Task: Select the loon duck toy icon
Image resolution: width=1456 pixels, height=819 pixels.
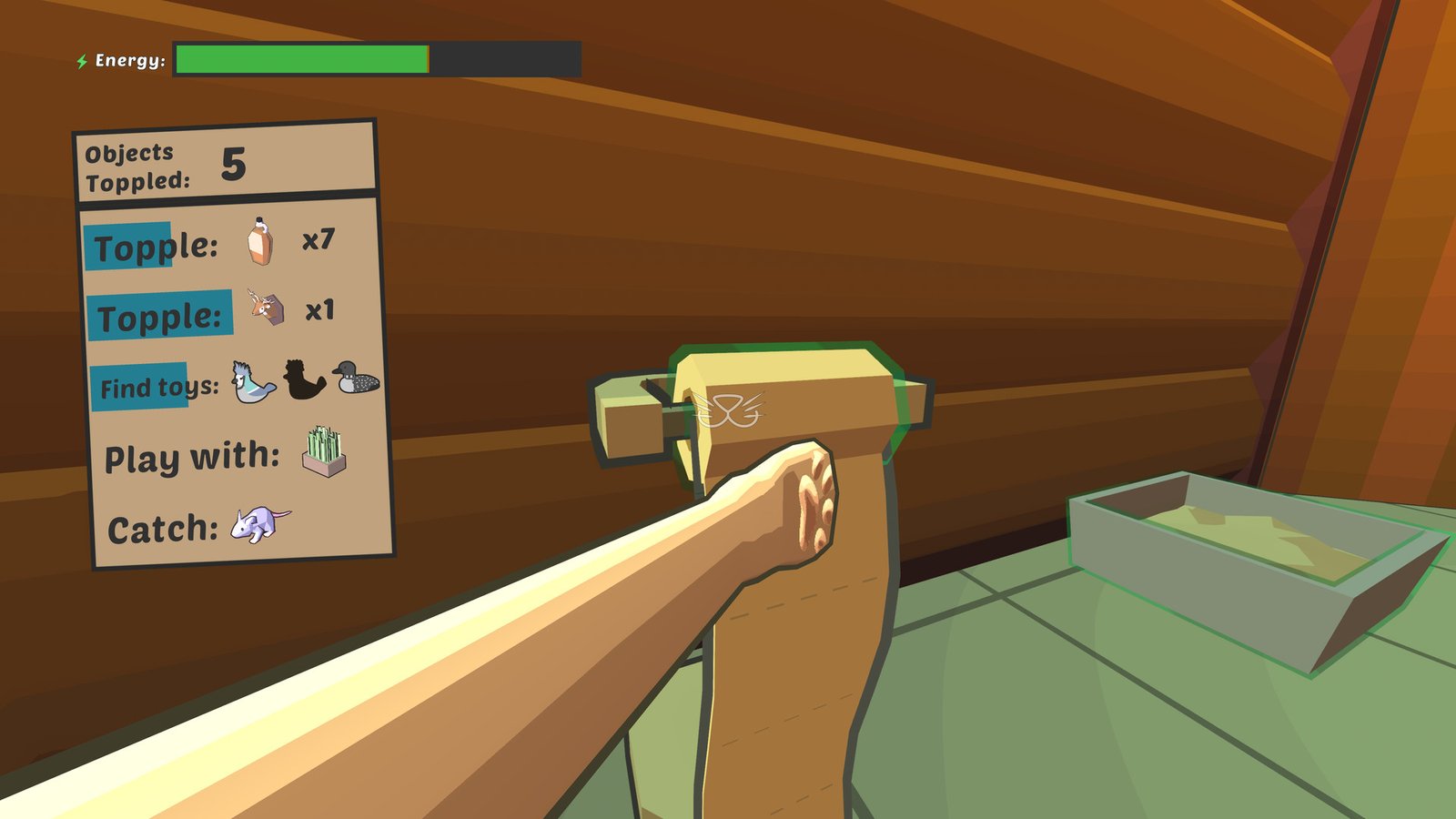Action: coord(355,379)
